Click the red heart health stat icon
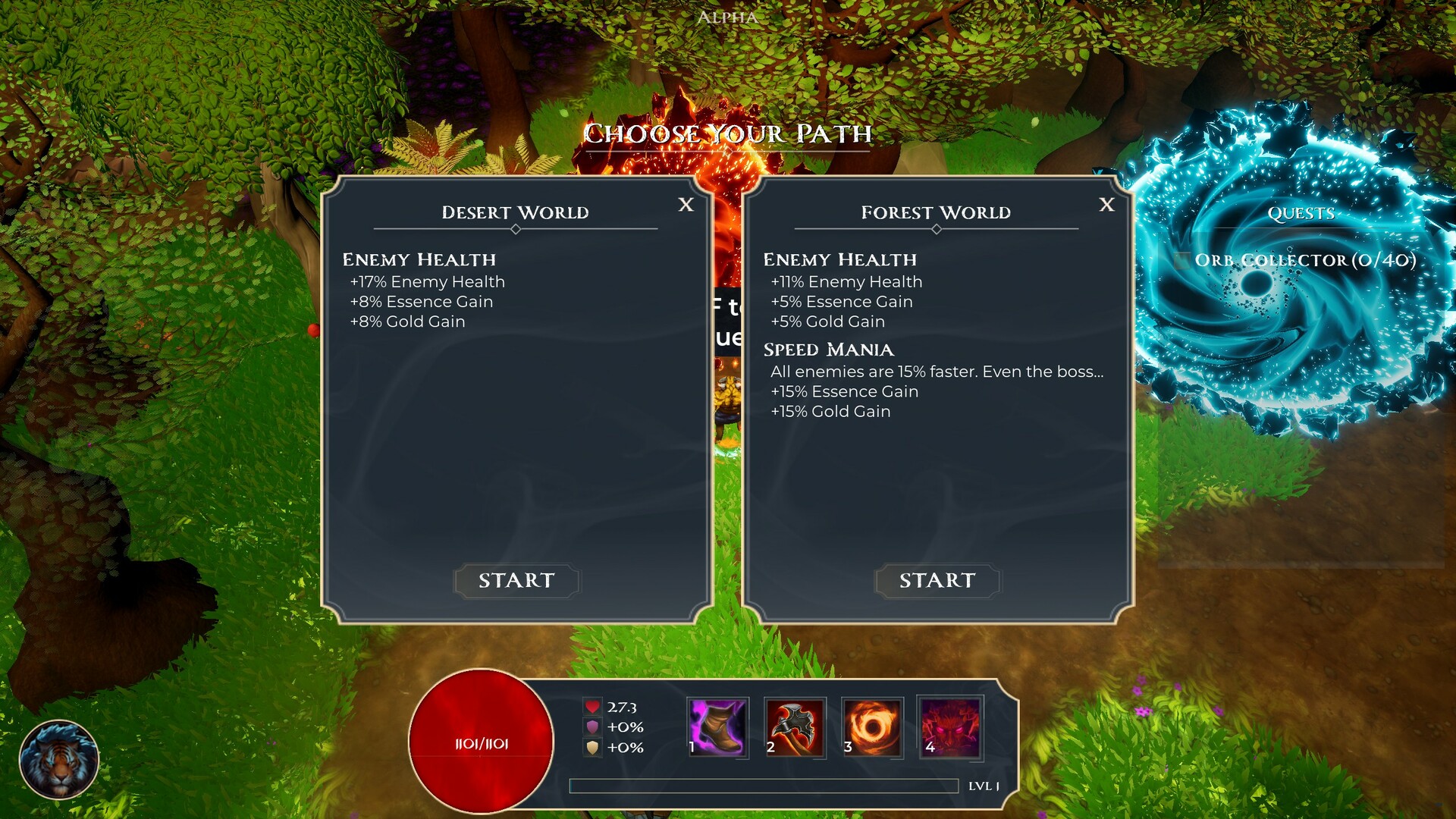Viewport: 1456px width, 819px height. 593,705
